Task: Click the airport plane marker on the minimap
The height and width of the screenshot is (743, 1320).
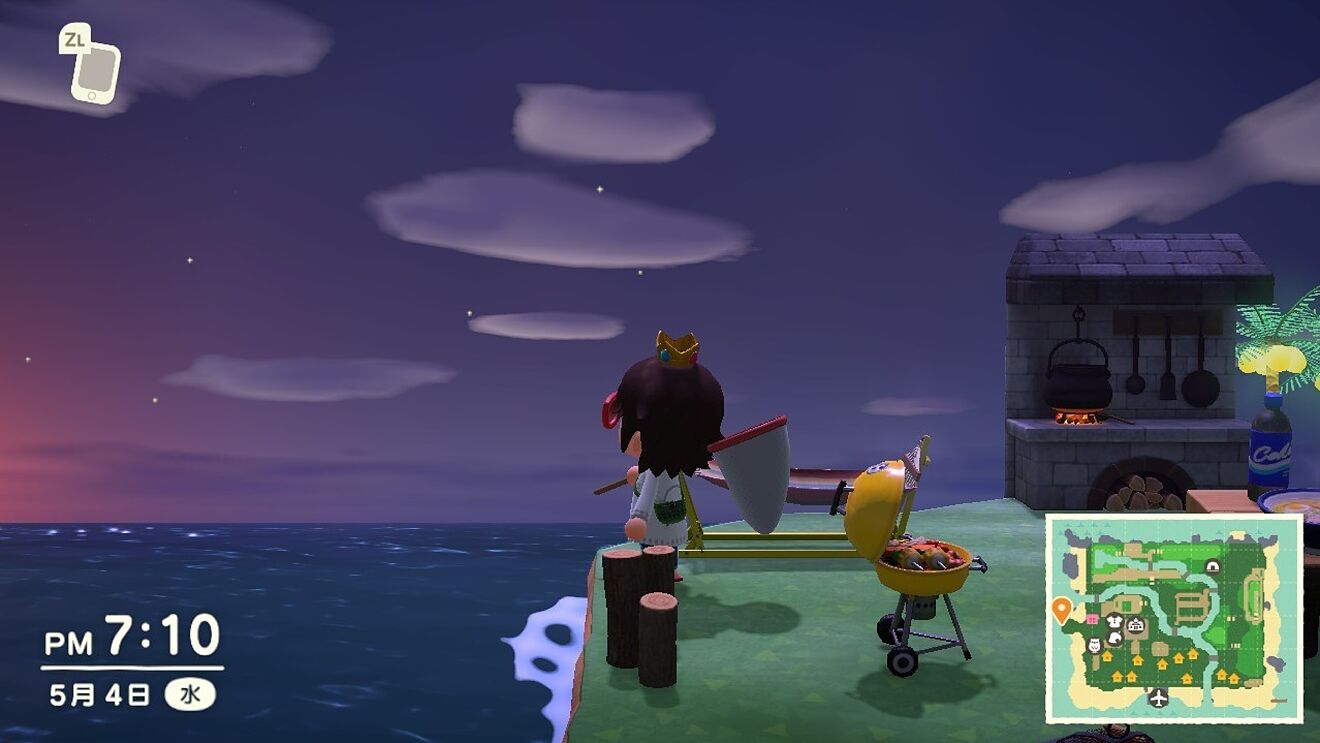Action: click(x=1159, y=696)
